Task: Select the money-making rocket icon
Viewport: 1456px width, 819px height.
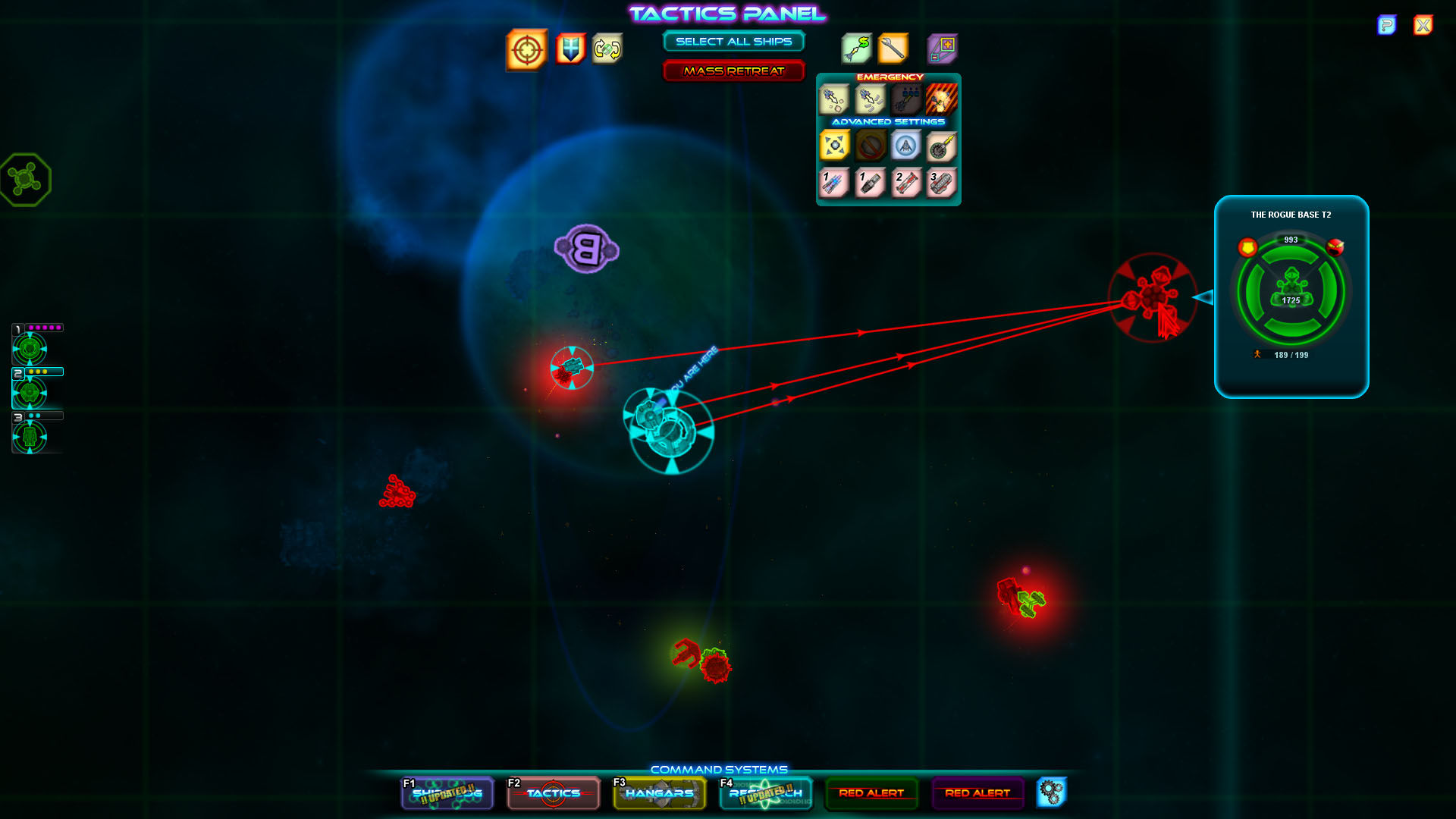Action: point(856,48)
